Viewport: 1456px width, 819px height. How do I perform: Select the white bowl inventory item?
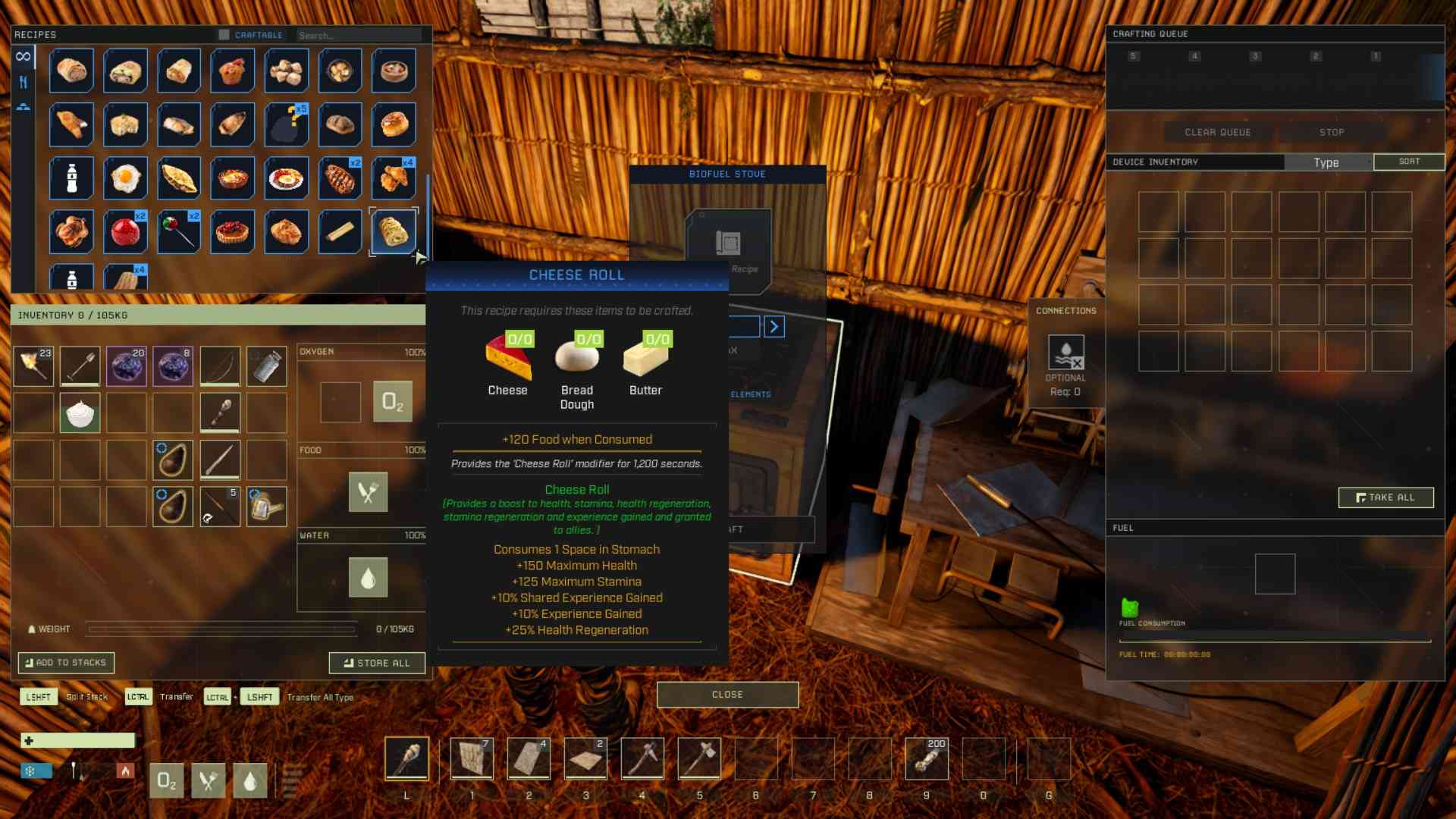click(80, 413)
